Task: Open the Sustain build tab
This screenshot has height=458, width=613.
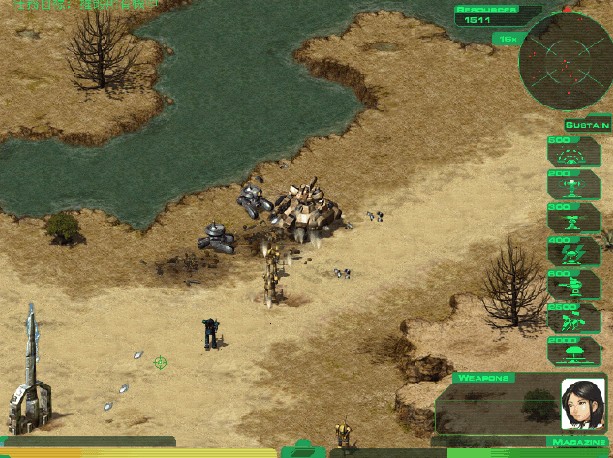Action: 586,125
